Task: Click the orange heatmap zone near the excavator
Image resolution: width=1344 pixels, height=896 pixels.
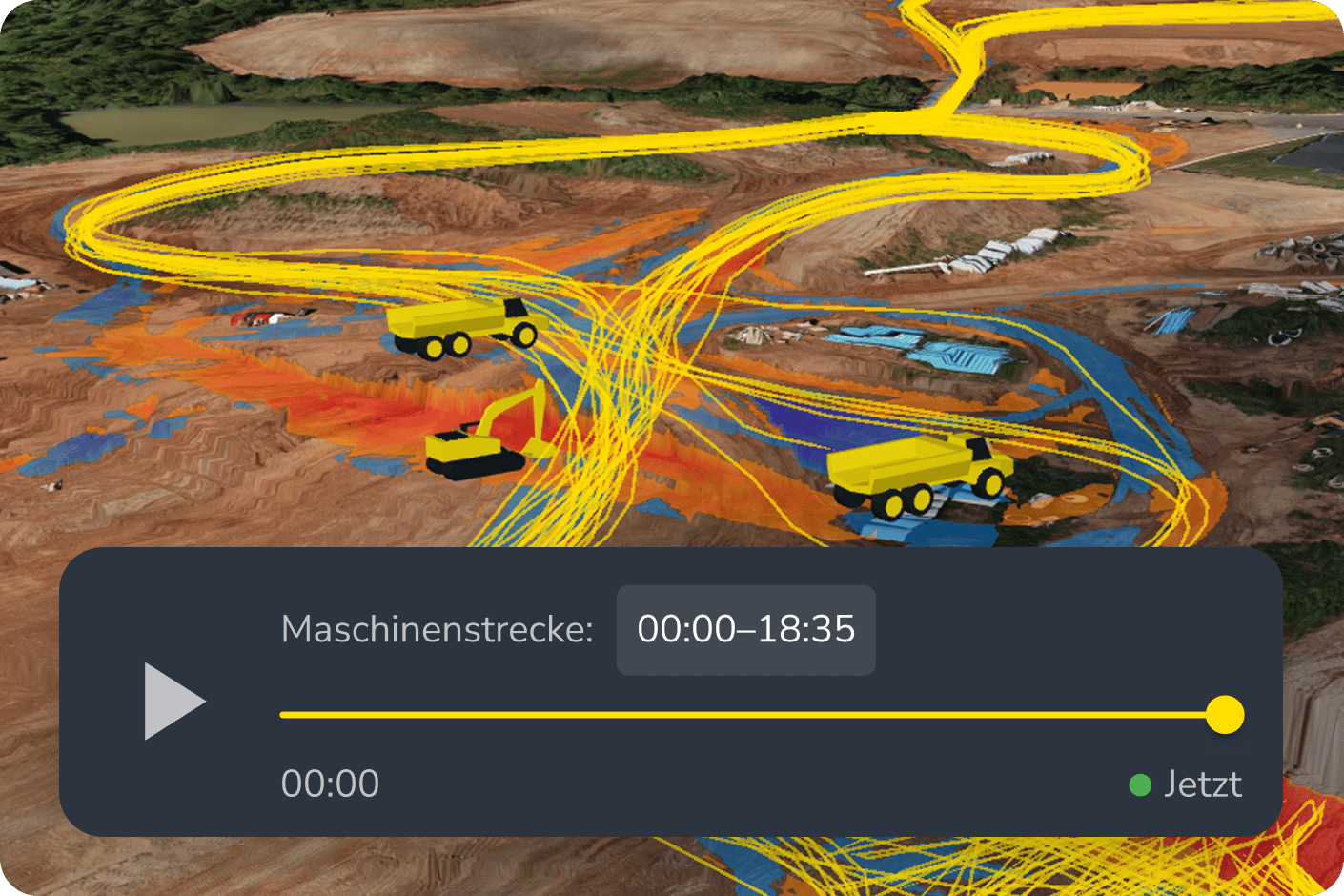Action: click(x=400, y=410)
